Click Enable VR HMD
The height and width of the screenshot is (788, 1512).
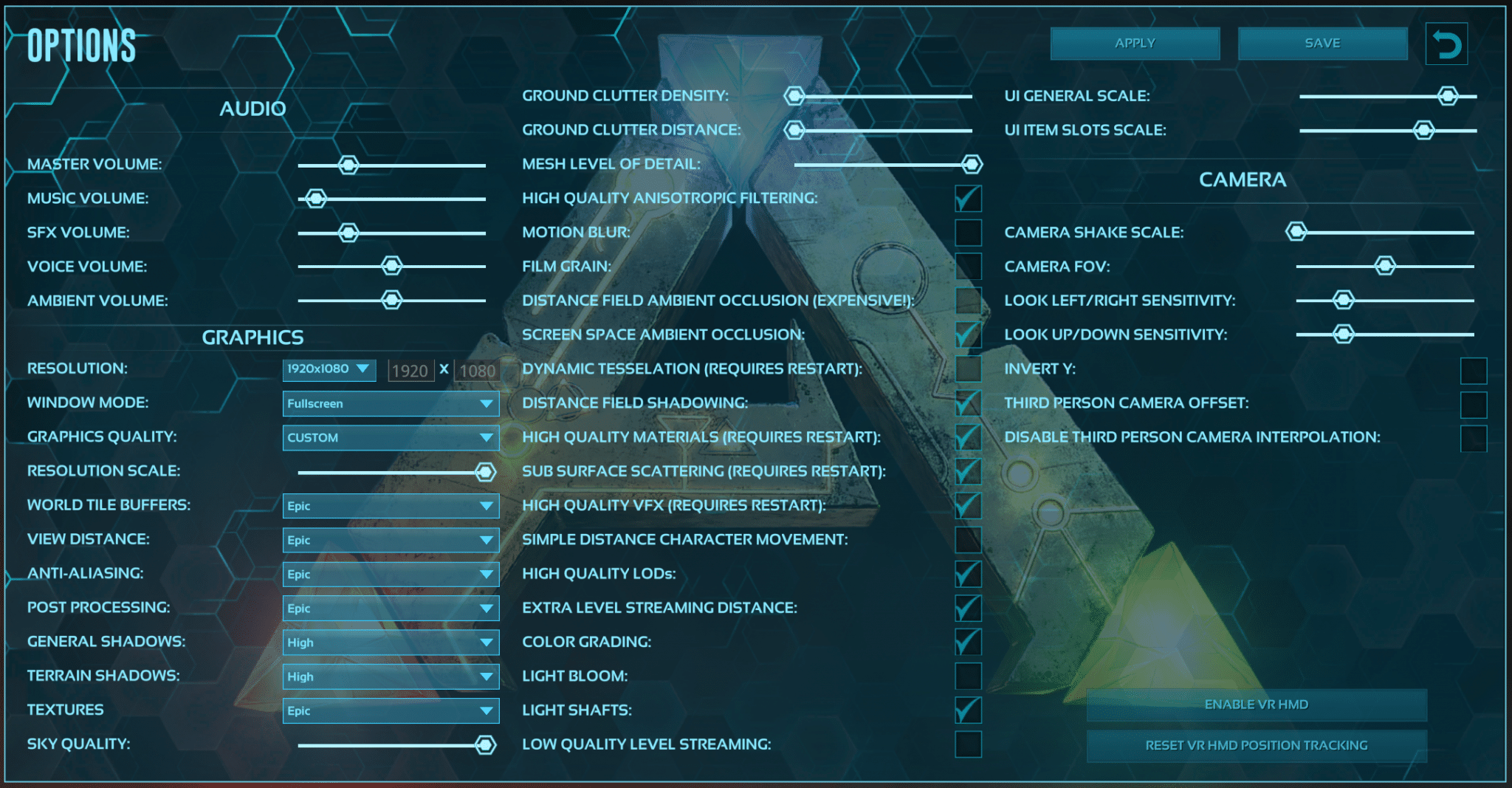pyautogui.click(x=1257, y=705)
